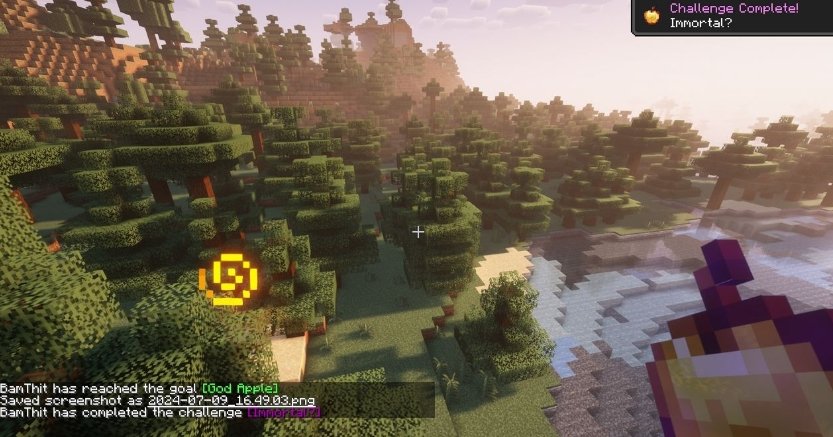Click the purple Immortal? challenge tag in chat
This screenshot has width=833, height=437.
tap(285, 411)
